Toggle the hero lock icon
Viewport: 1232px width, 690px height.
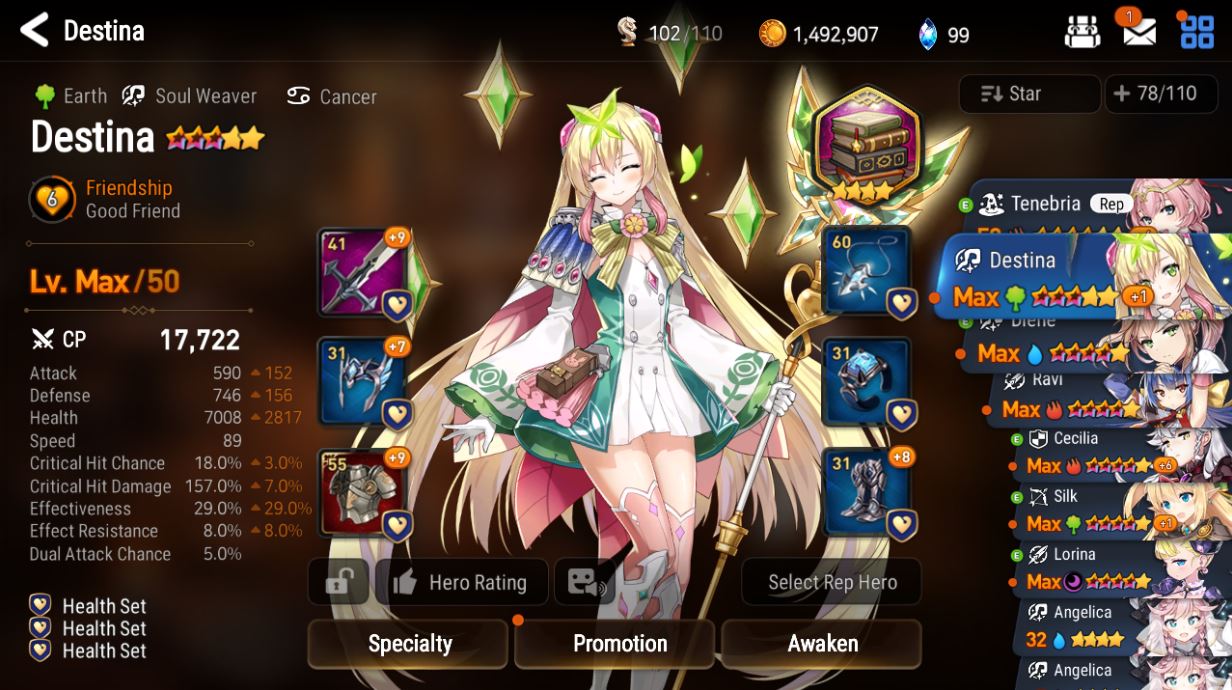pyautogui.click(x=339, y=583)
